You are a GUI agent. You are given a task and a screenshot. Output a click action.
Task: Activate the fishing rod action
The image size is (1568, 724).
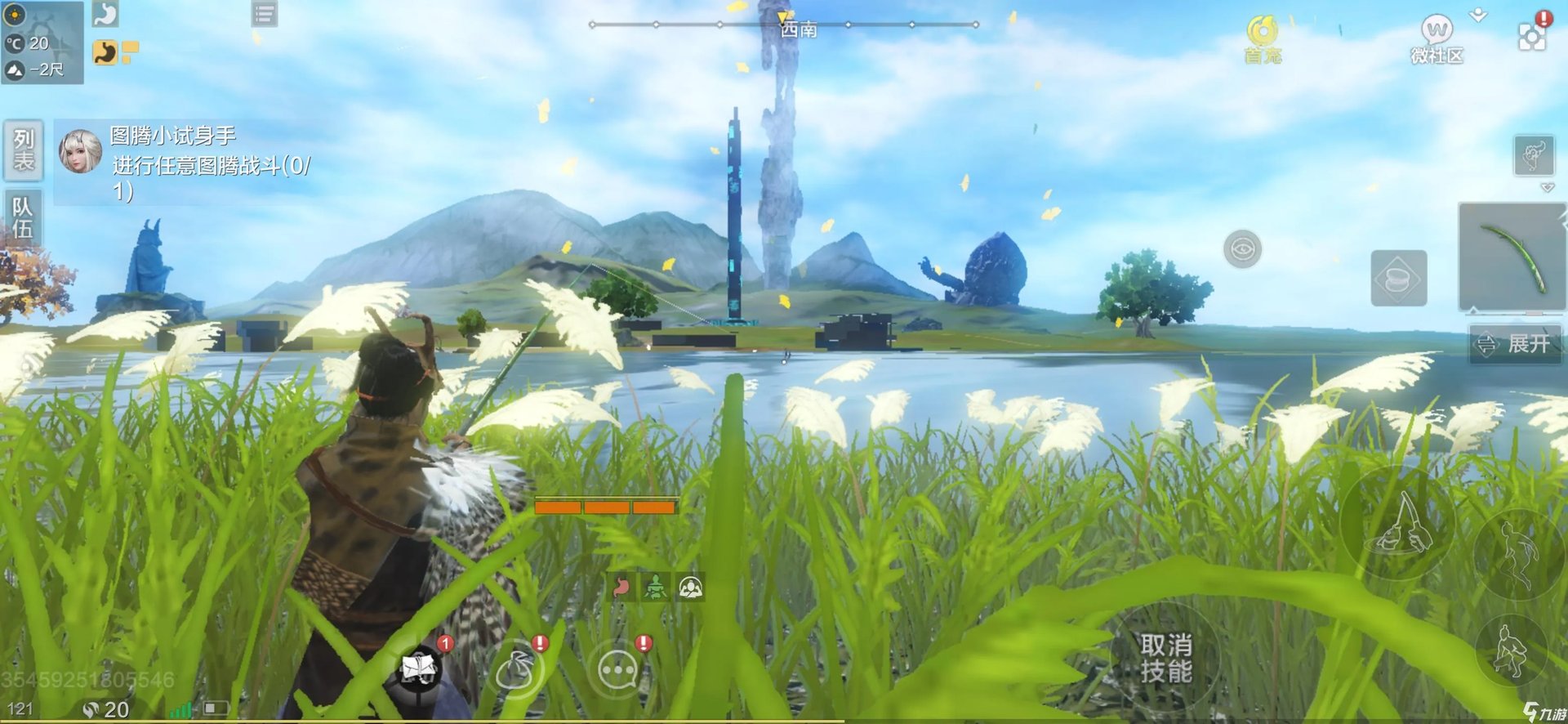[x=1397, y=524]
